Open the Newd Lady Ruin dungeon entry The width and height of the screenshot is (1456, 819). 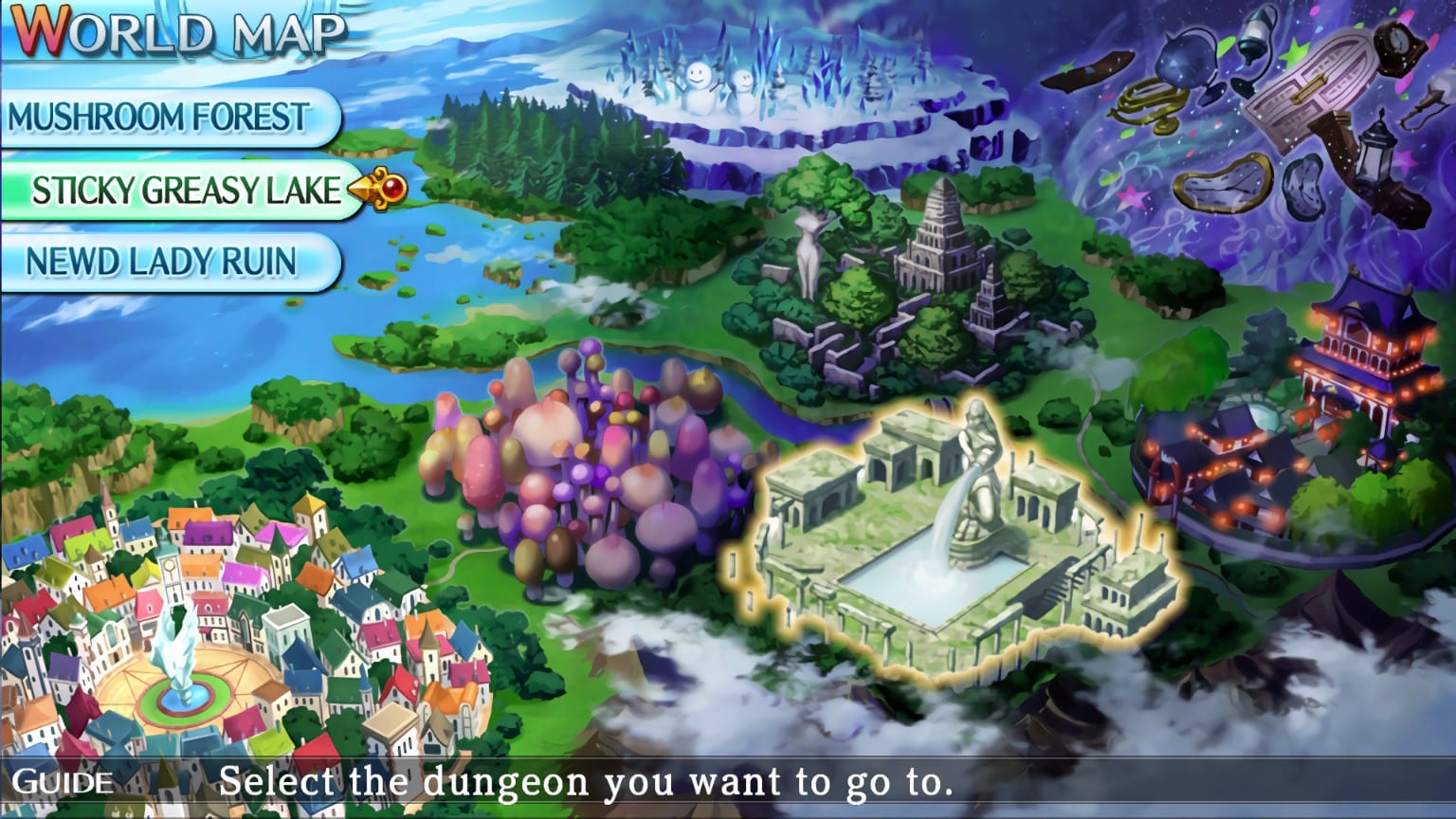161,262
